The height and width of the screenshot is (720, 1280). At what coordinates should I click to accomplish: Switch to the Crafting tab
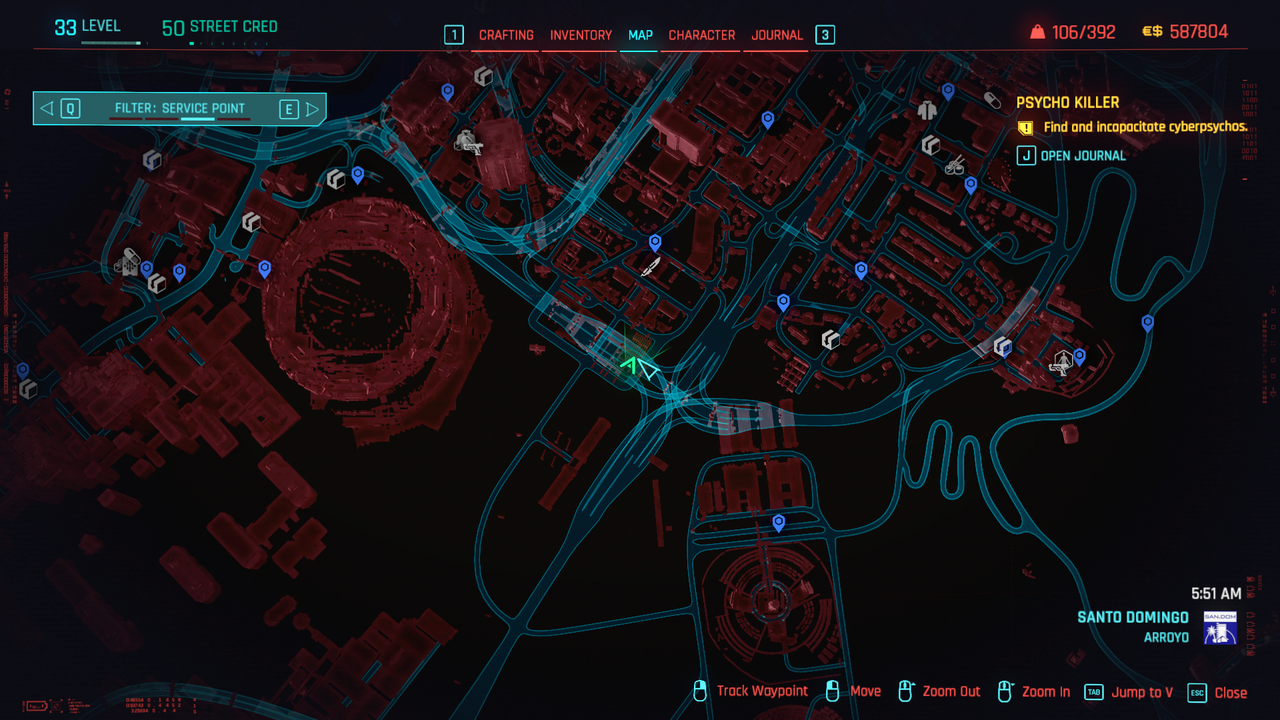tap(506, 35)
